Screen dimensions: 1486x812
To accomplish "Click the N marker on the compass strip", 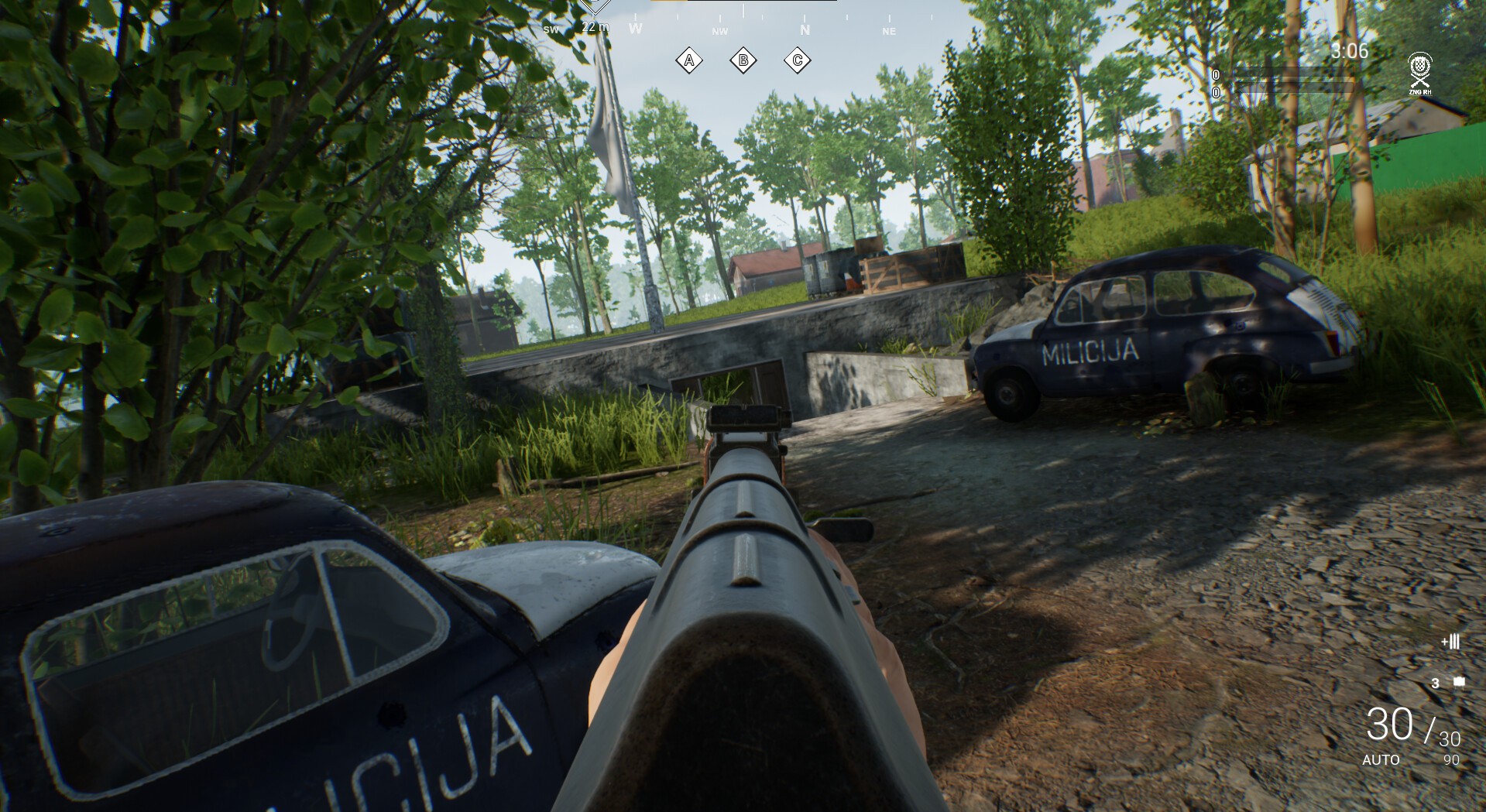I will click(803, 29).
